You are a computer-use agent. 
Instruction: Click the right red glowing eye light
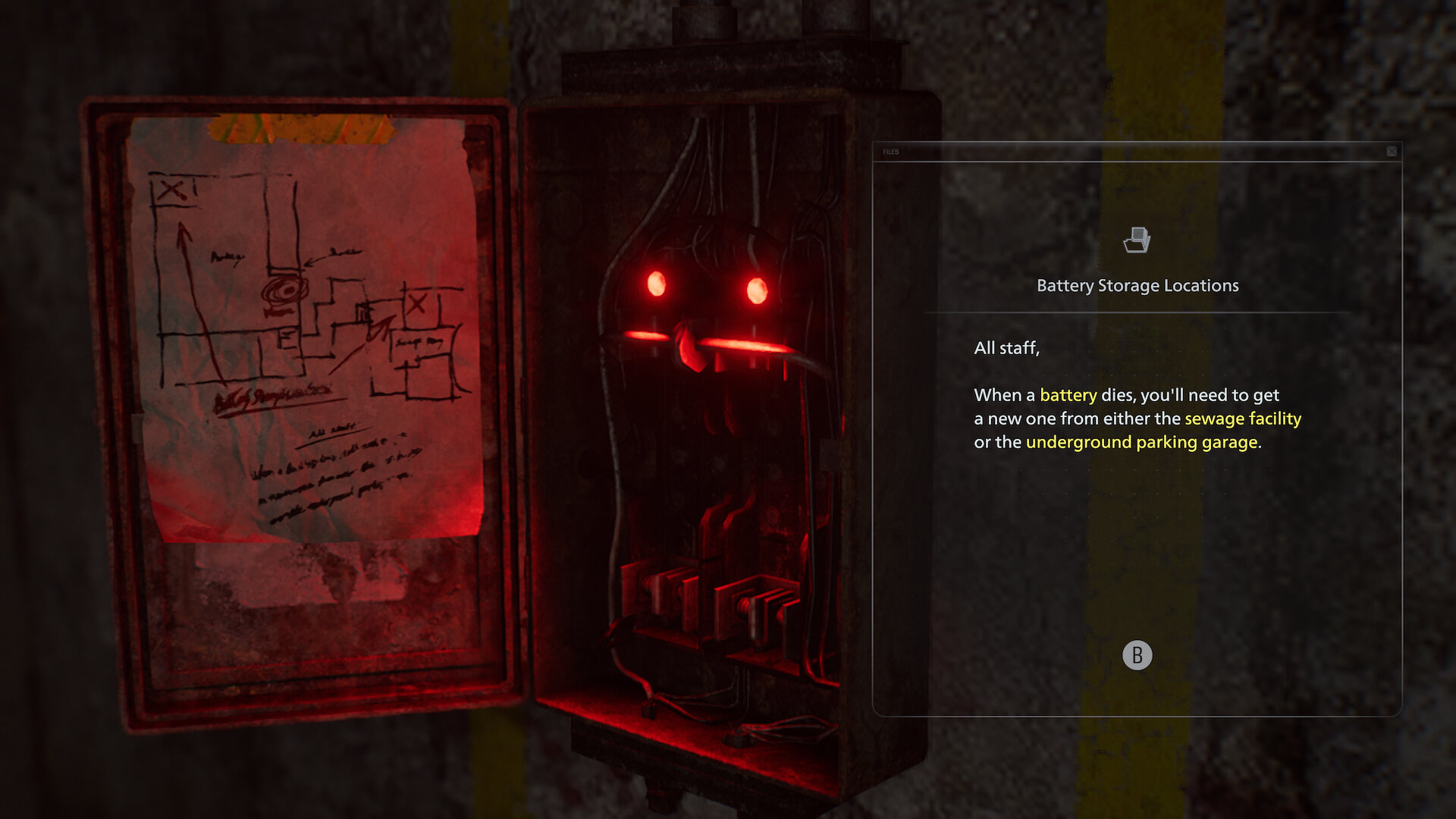[x=756, y=288]
